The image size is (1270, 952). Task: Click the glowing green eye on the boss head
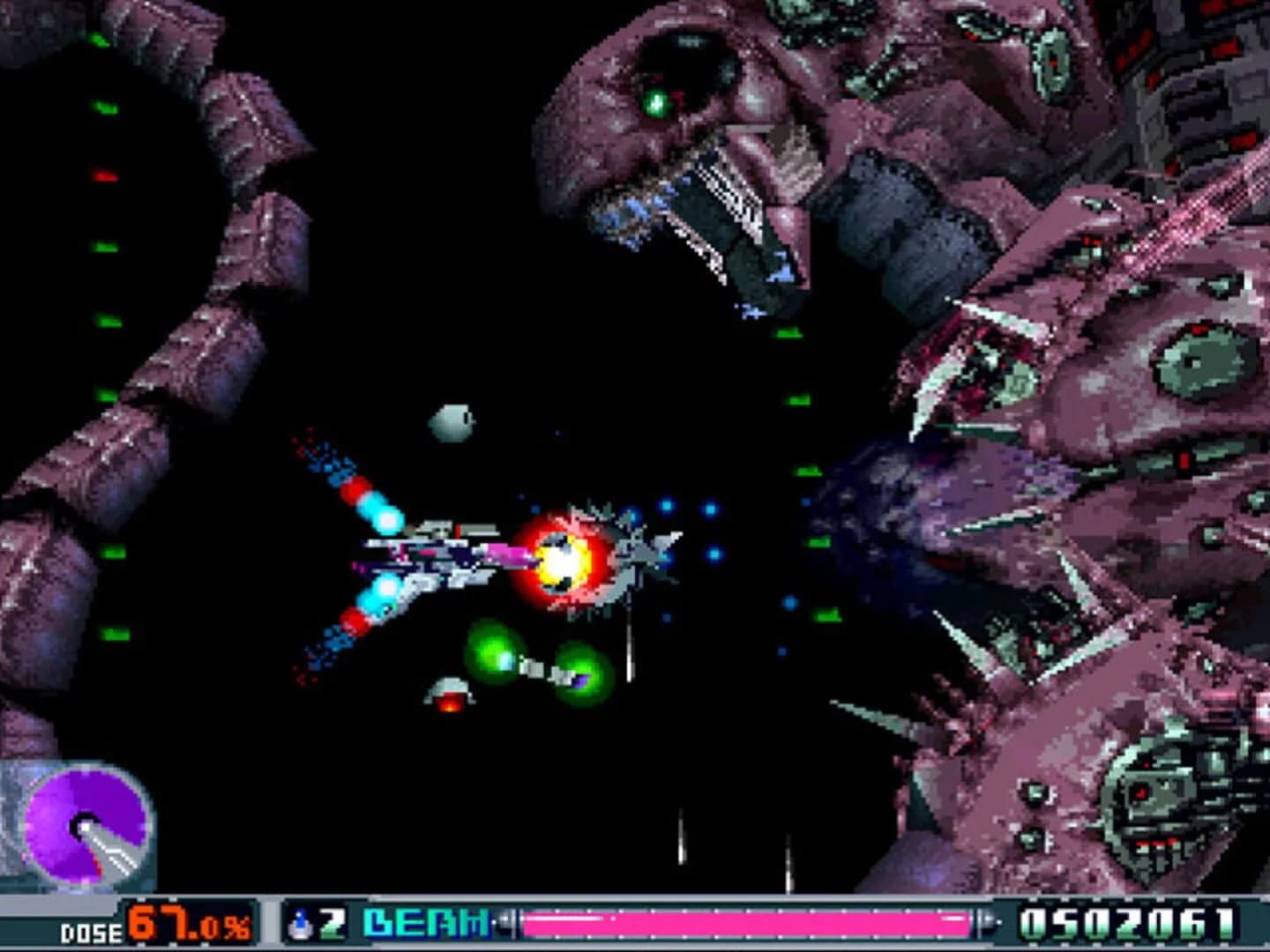point(657,103)
